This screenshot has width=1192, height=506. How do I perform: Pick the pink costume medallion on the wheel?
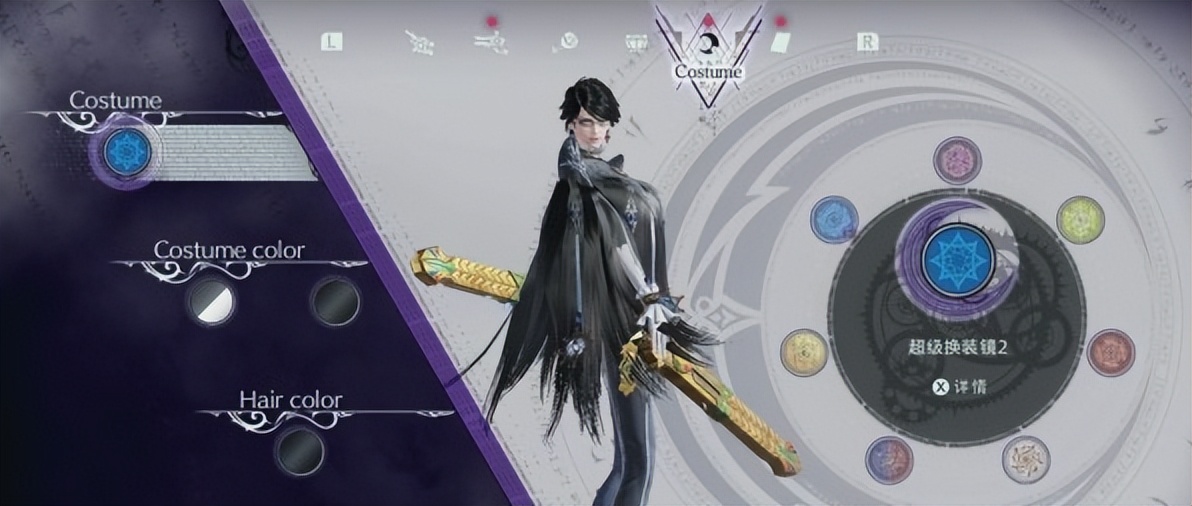[x=956, y=161]
